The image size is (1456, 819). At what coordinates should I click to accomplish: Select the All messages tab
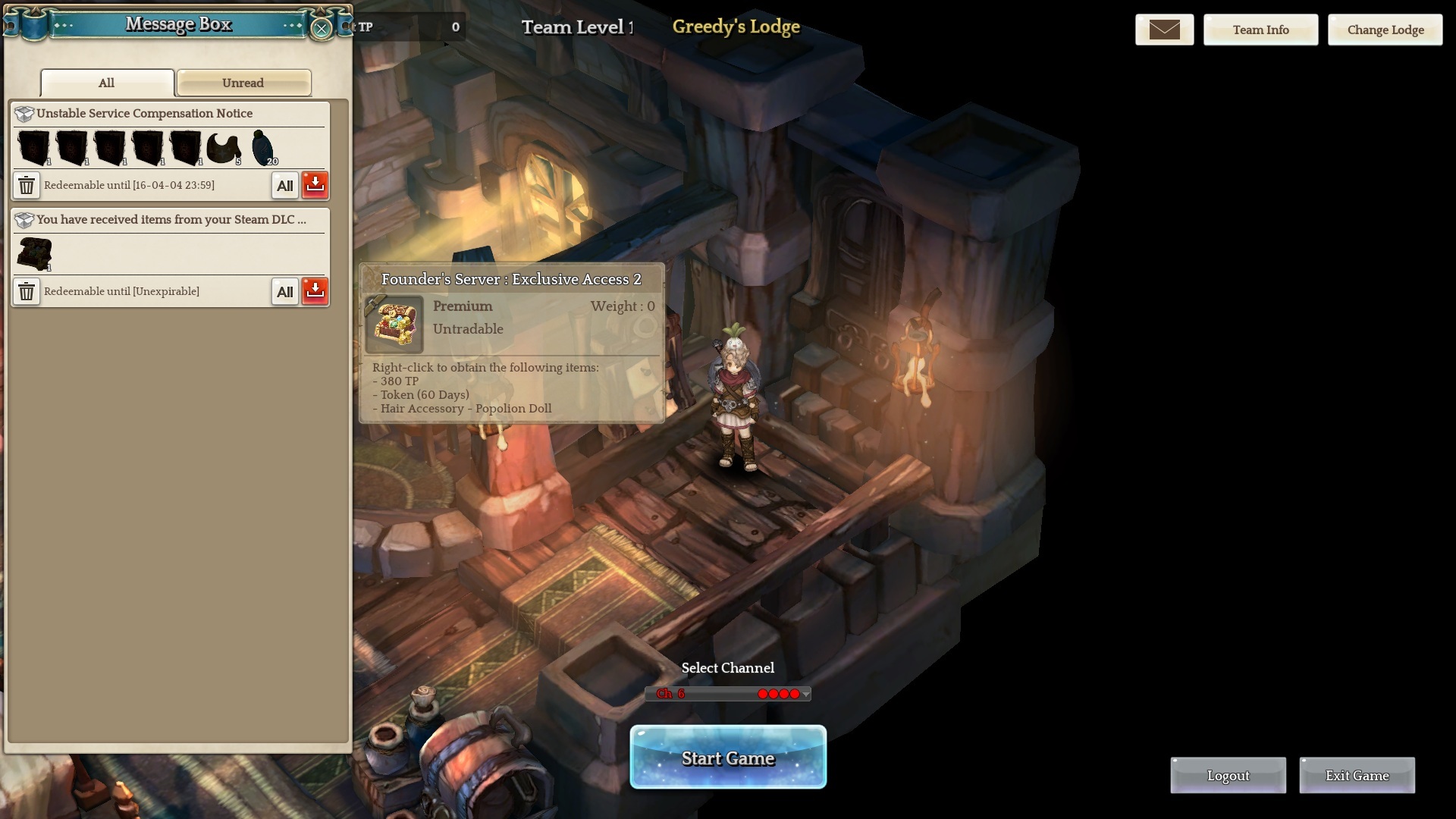pyautogui.click(x=107, y=83)
